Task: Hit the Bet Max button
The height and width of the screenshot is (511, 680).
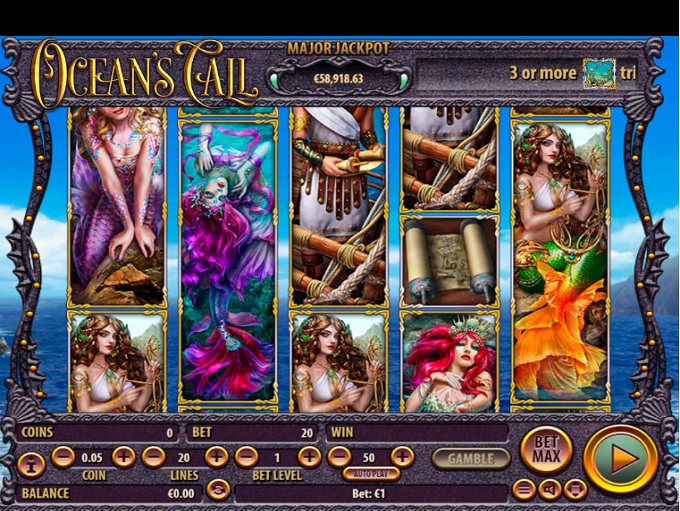Action: (546, 451)
